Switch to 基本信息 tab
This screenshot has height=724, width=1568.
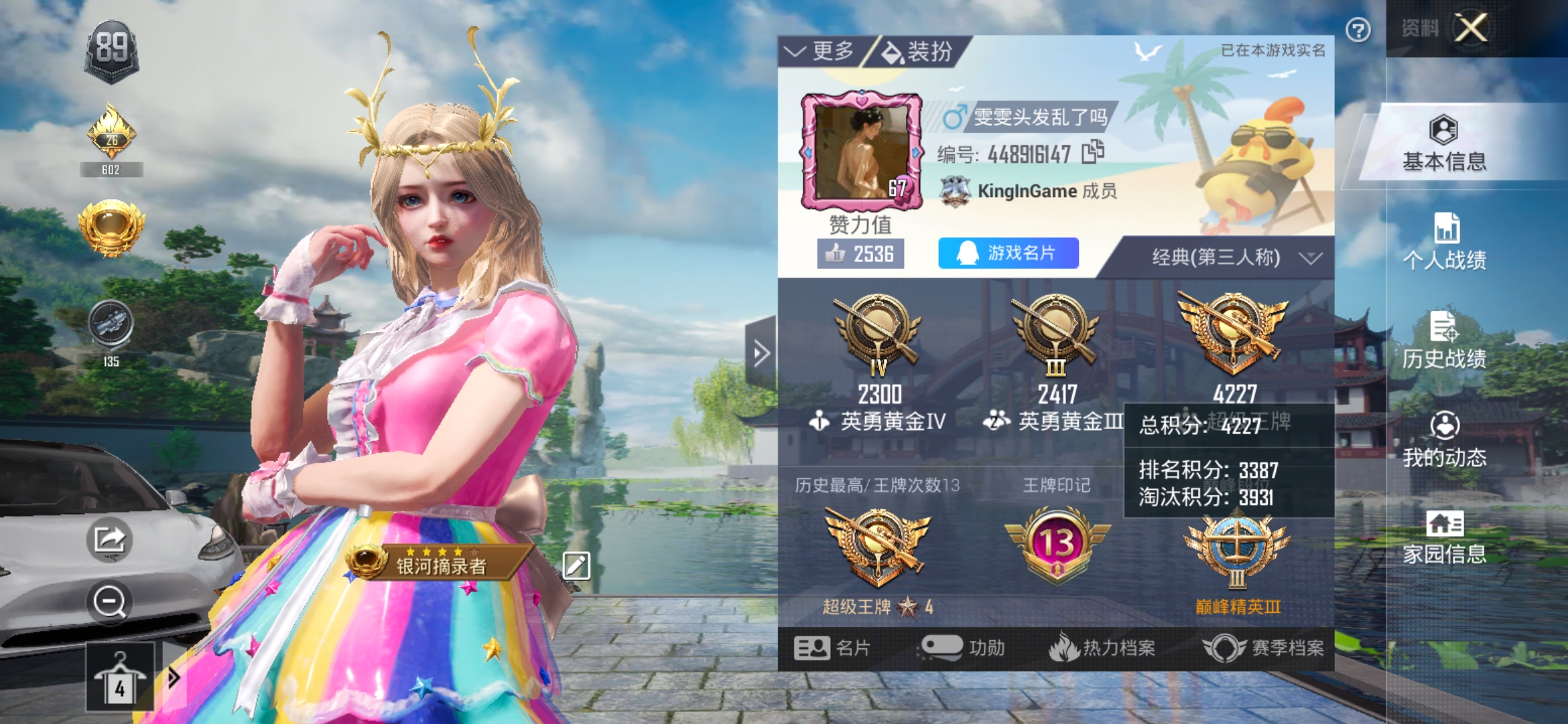1444,144
